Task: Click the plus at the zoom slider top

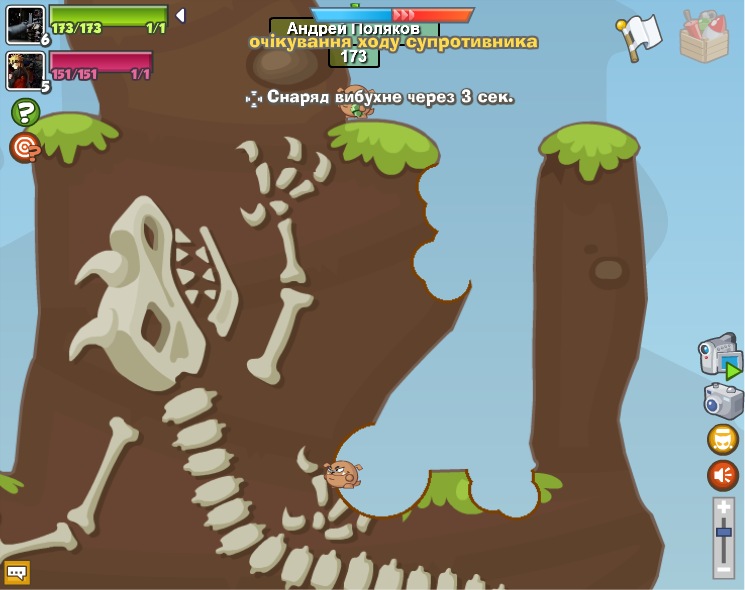Action: [724, 508]
